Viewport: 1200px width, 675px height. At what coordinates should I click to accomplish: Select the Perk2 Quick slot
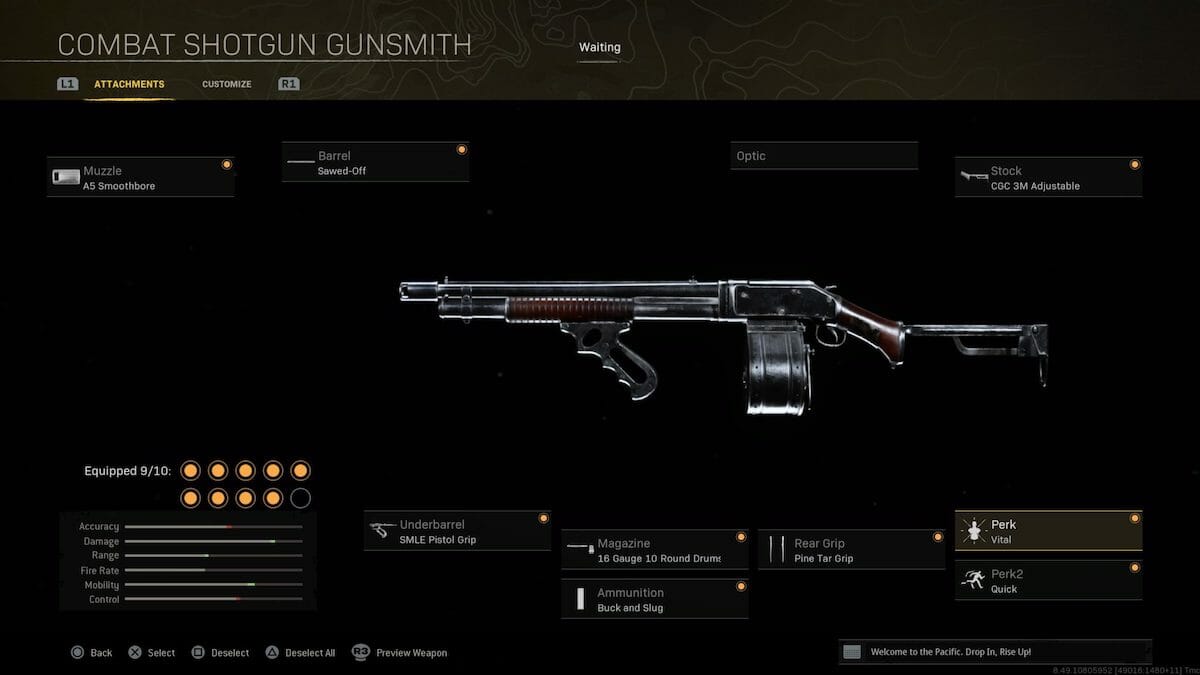tap(1048, 581)
